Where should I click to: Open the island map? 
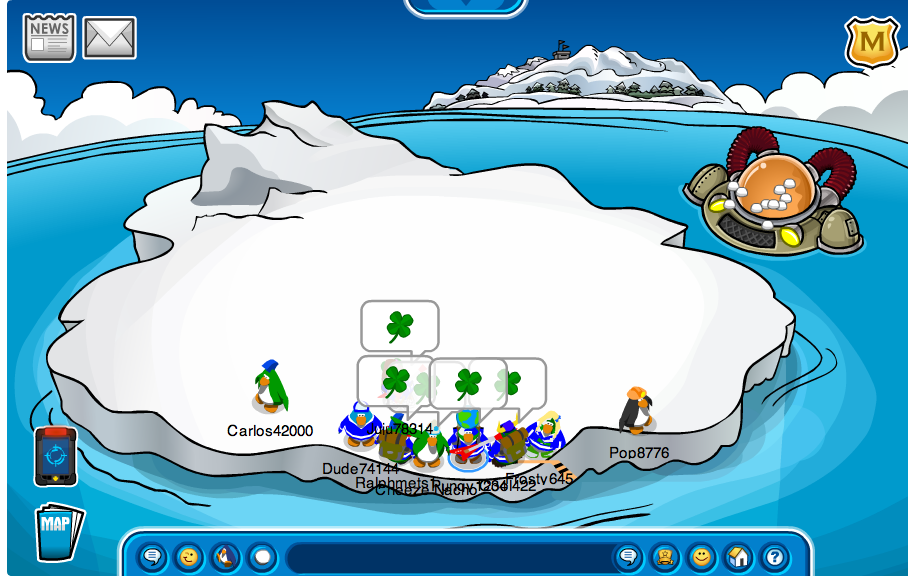(x=58, y=531)
